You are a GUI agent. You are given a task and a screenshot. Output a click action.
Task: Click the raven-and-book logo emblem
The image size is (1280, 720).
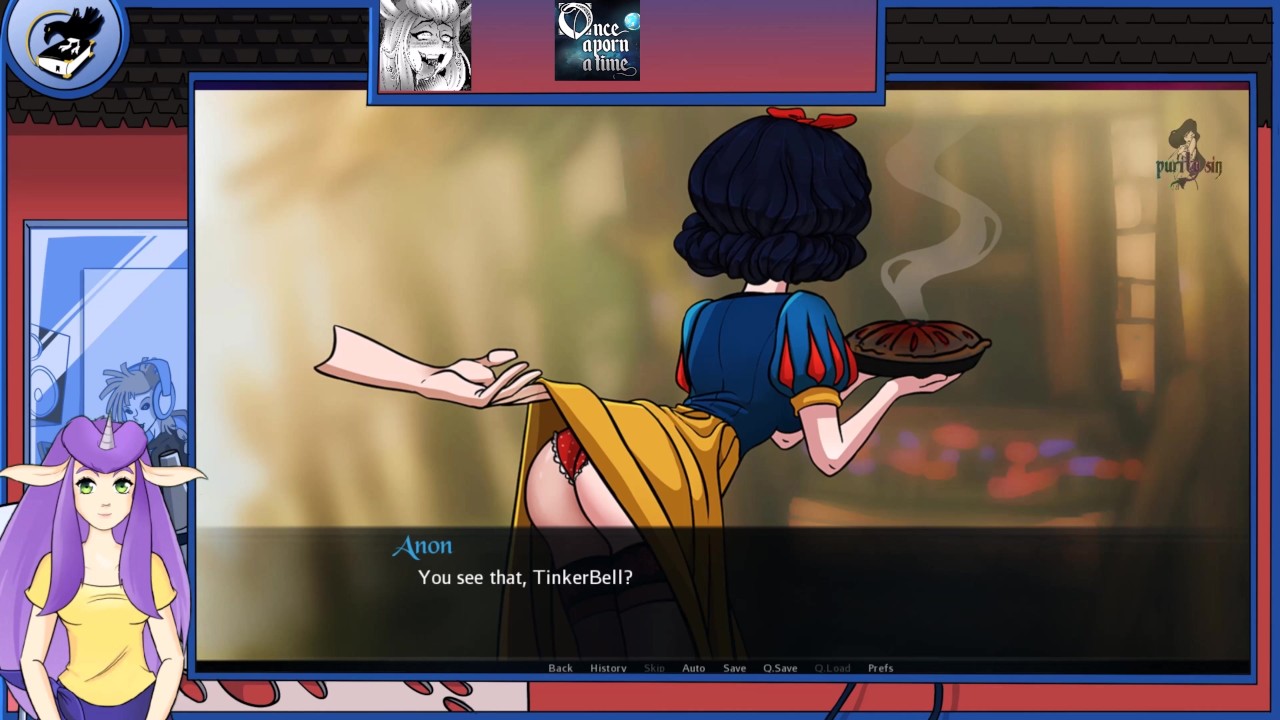pos(66,41)
